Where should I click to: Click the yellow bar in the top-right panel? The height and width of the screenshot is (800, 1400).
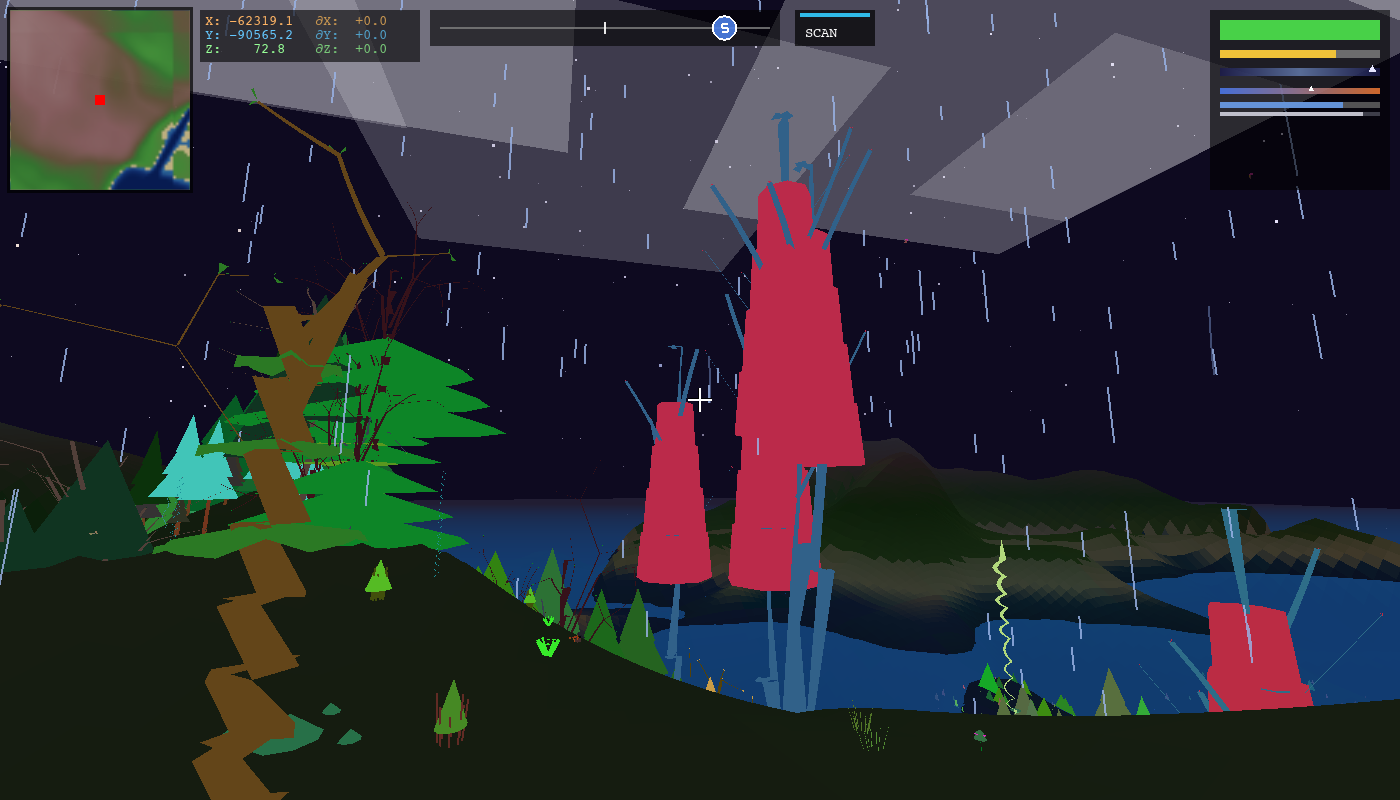coord(1280,54)
